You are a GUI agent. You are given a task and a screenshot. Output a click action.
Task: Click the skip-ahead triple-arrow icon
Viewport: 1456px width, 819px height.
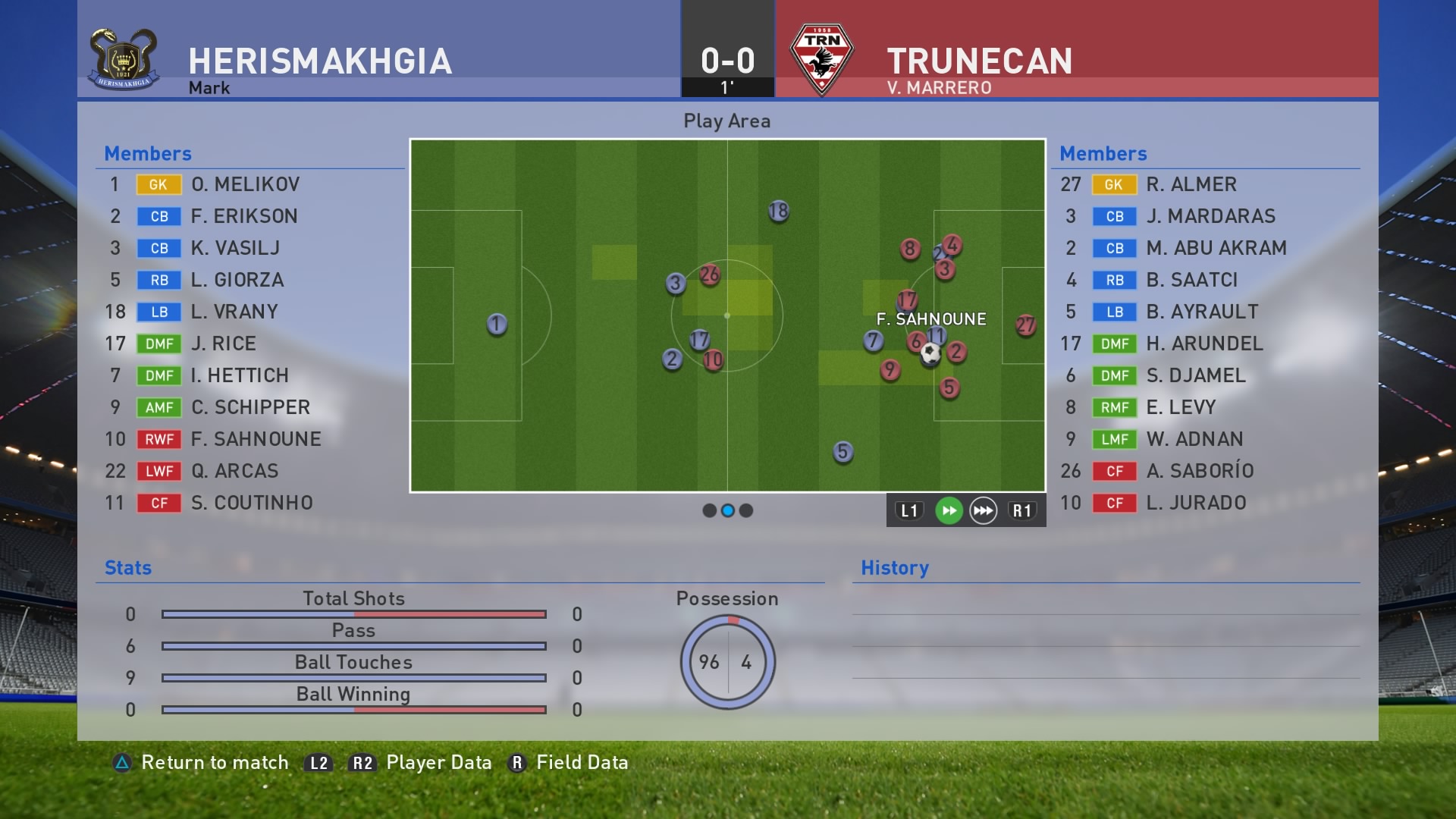(x=984, y=510)
